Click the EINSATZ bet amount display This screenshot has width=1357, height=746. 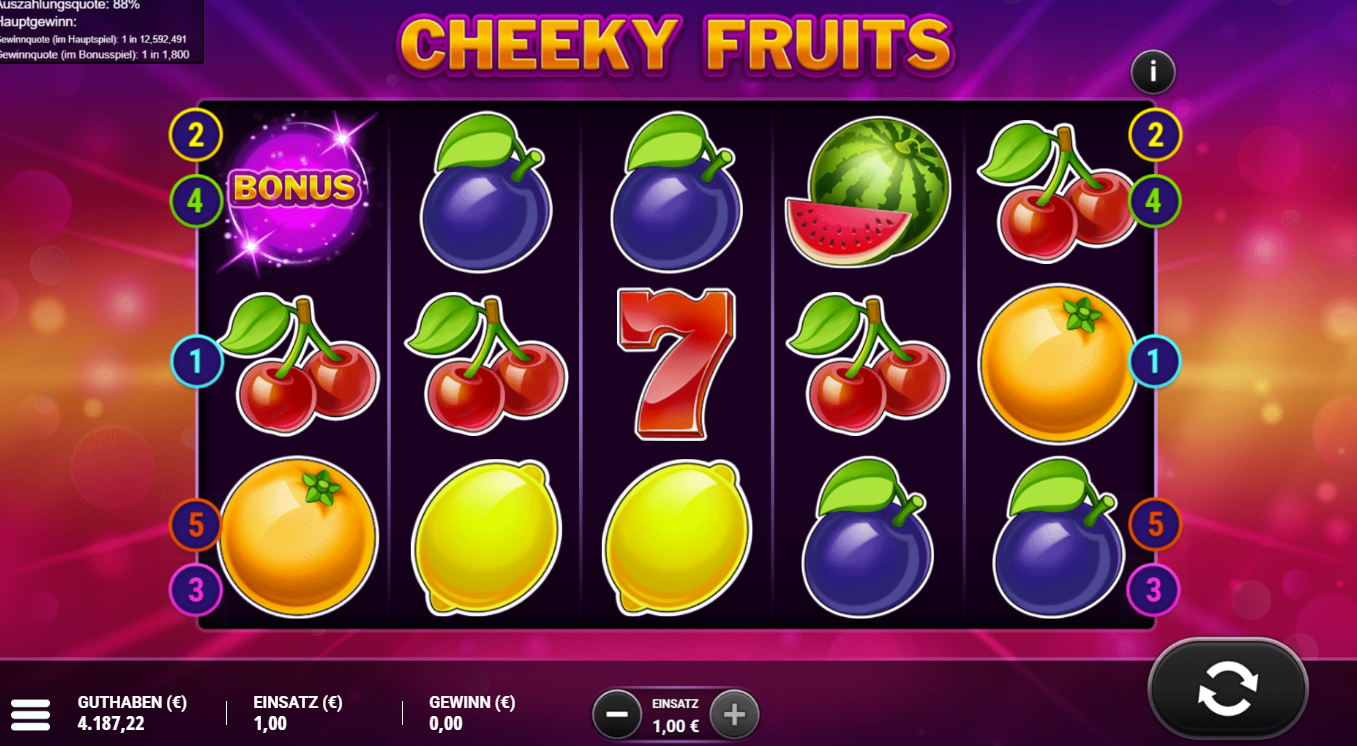pos(676,714)
